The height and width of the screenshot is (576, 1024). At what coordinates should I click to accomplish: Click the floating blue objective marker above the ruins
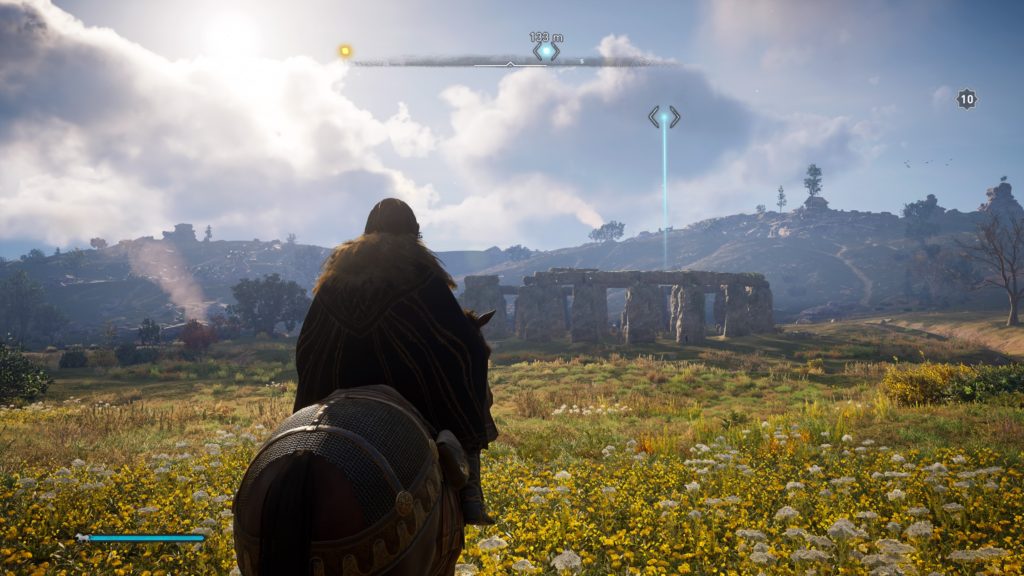tap(664, 117)
